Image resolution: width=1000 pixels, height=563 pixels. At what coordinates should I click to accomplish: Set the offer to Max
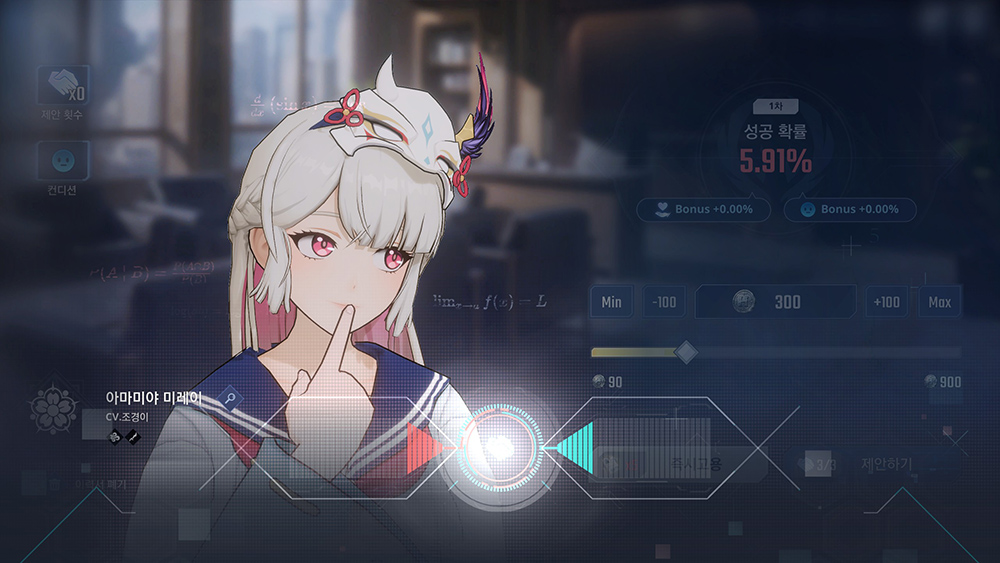(x=939, y=302)
